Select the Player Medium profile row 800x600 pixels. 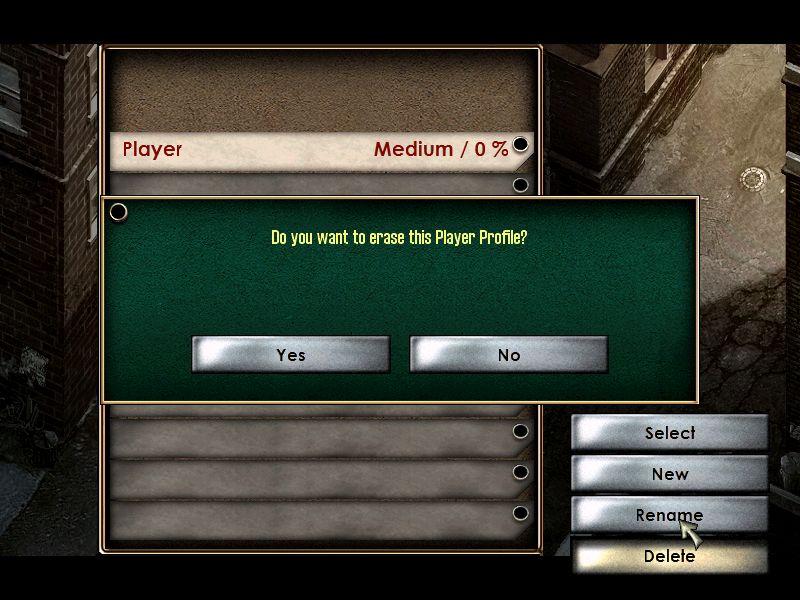click(x=315, y=150)
